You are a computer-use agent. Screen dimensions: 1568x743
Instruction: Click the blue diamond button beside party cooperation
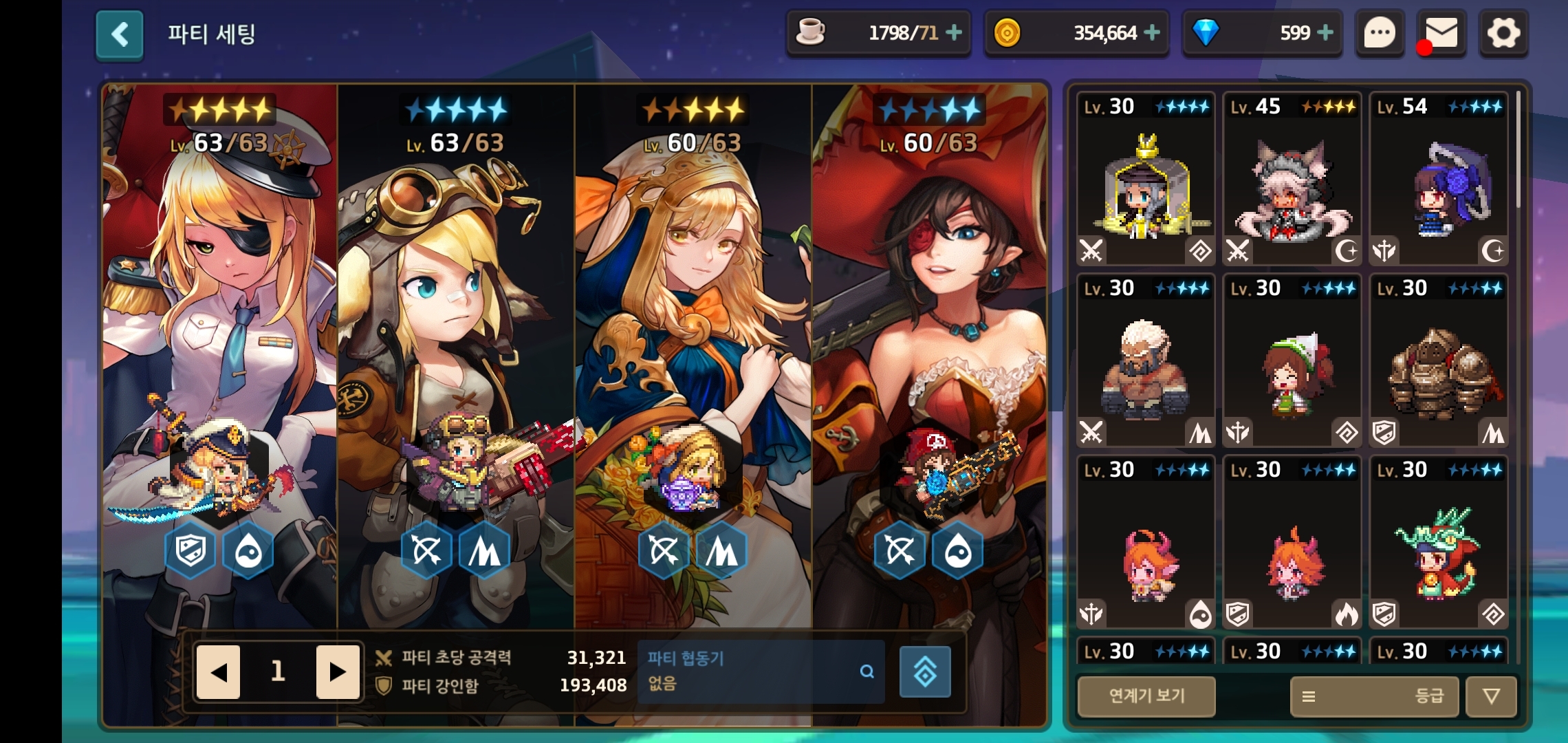(925, 671)
